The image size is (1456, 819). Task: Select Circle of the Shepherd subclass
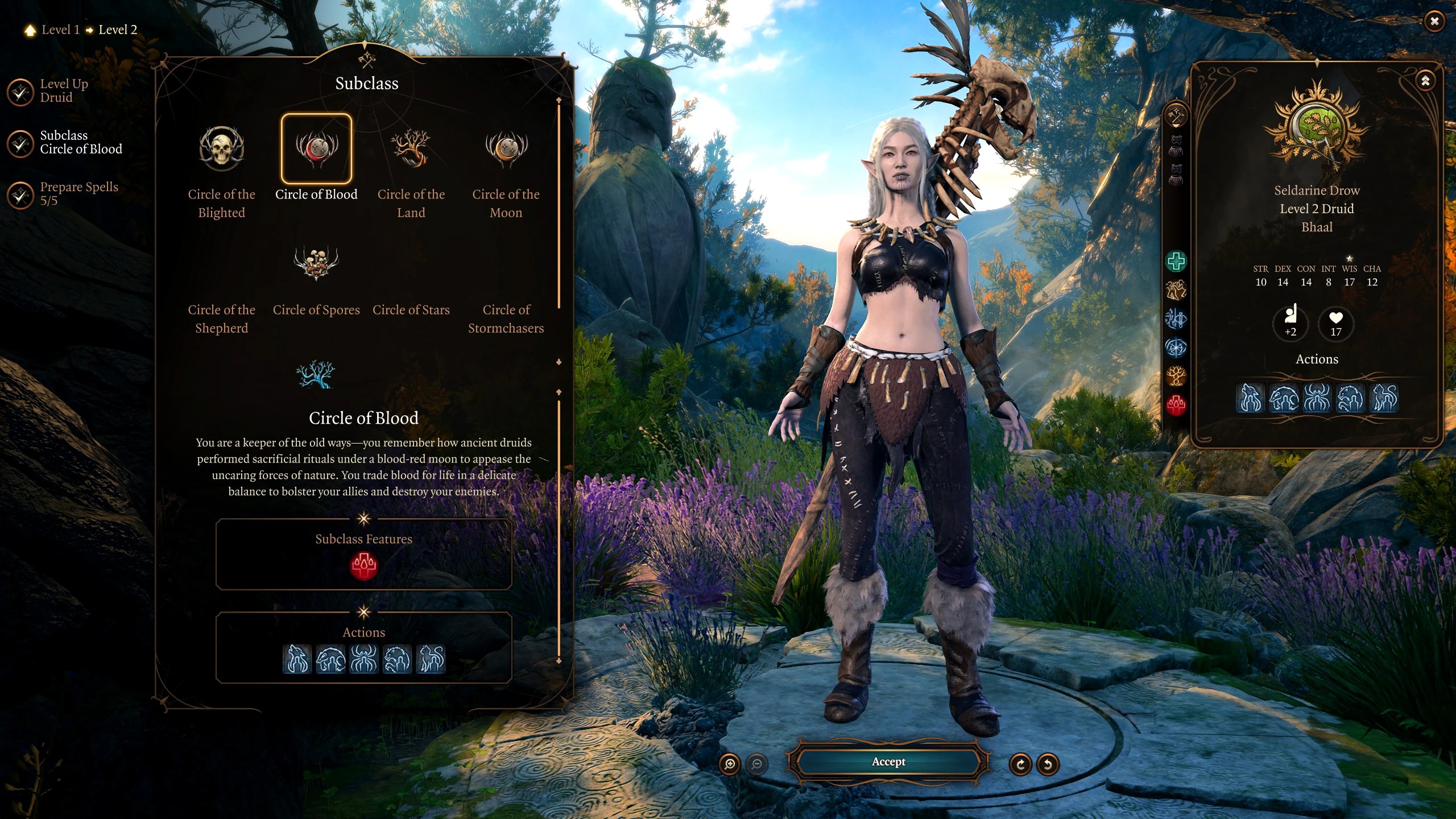point(221,318)
